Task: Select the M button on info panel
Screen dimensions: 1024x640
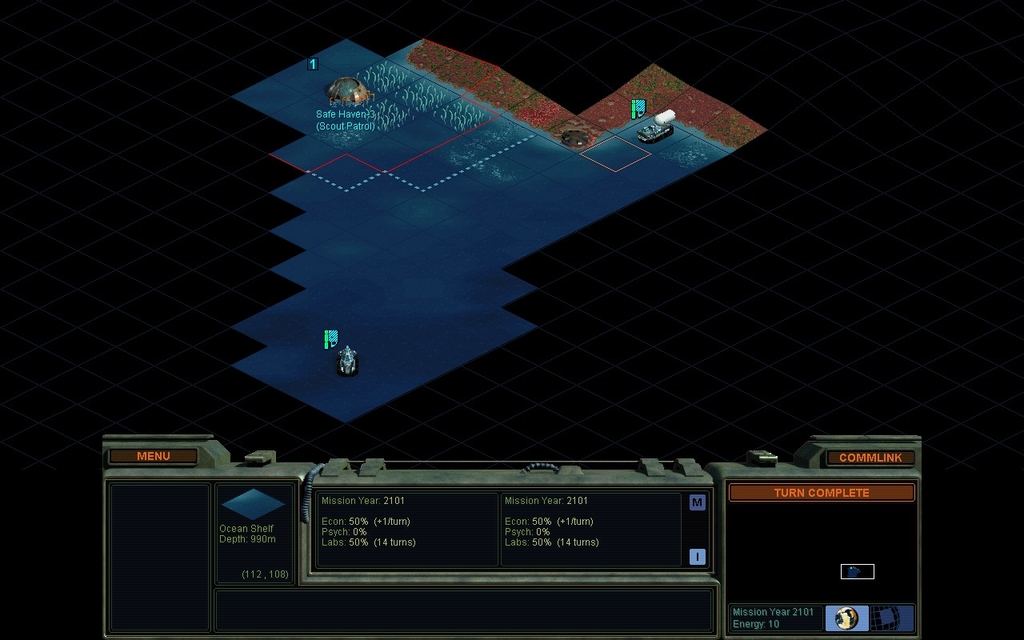Action: (x=697, y=502)
